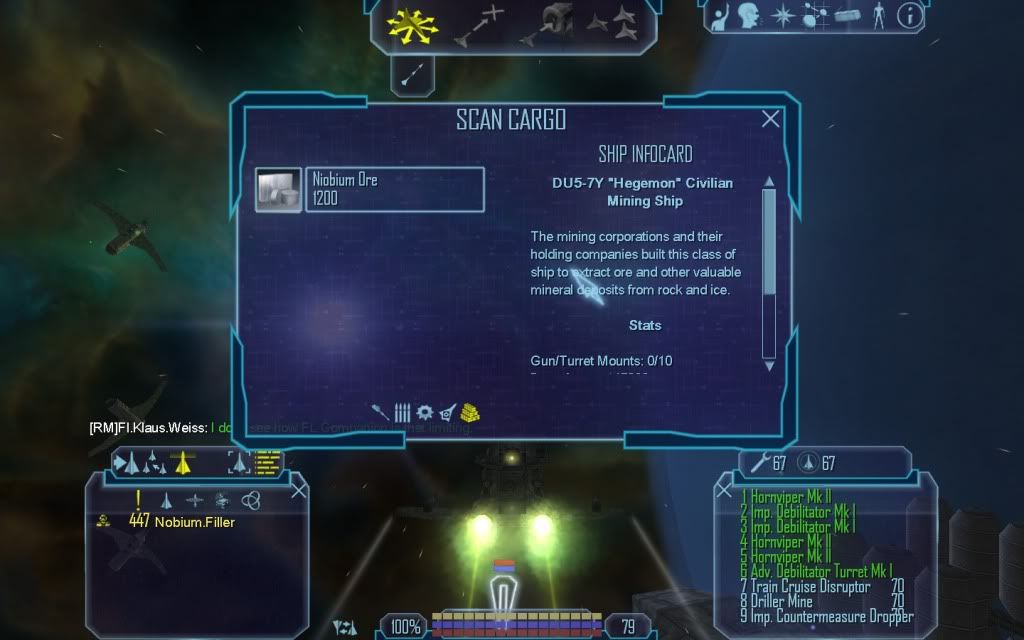Viewport: 1024px width, 640px height.
Task: Show the important contacts exclamation filter
Action: pos(138,500)
